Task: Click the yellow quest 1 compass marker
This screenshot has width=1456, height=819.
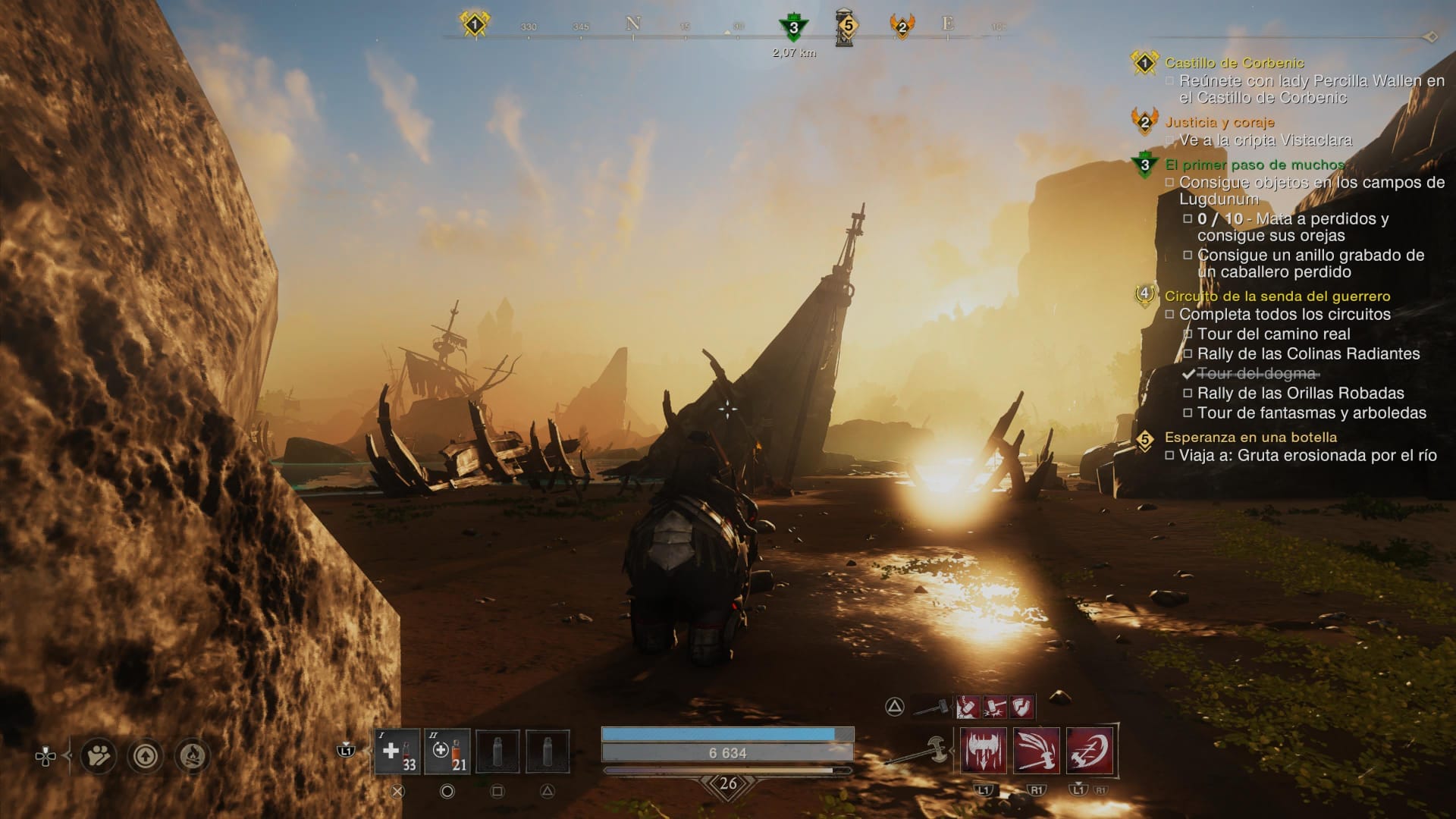Action: coord(475,25)
